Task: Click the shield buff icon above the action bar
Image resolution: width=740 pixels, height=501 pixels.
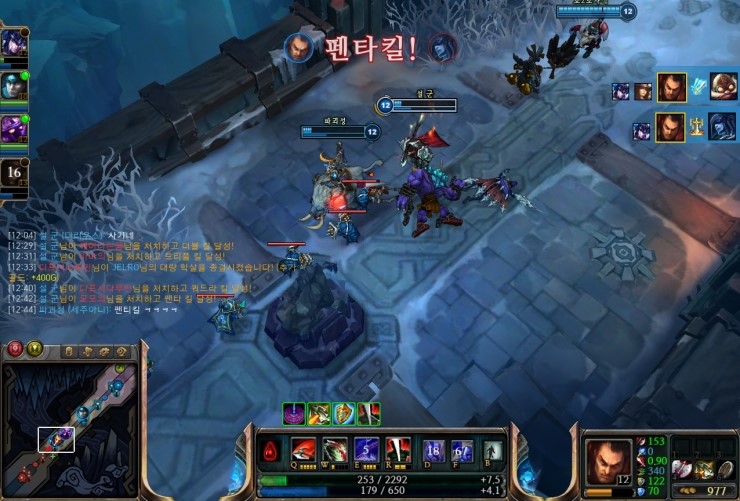Action: 344,413
